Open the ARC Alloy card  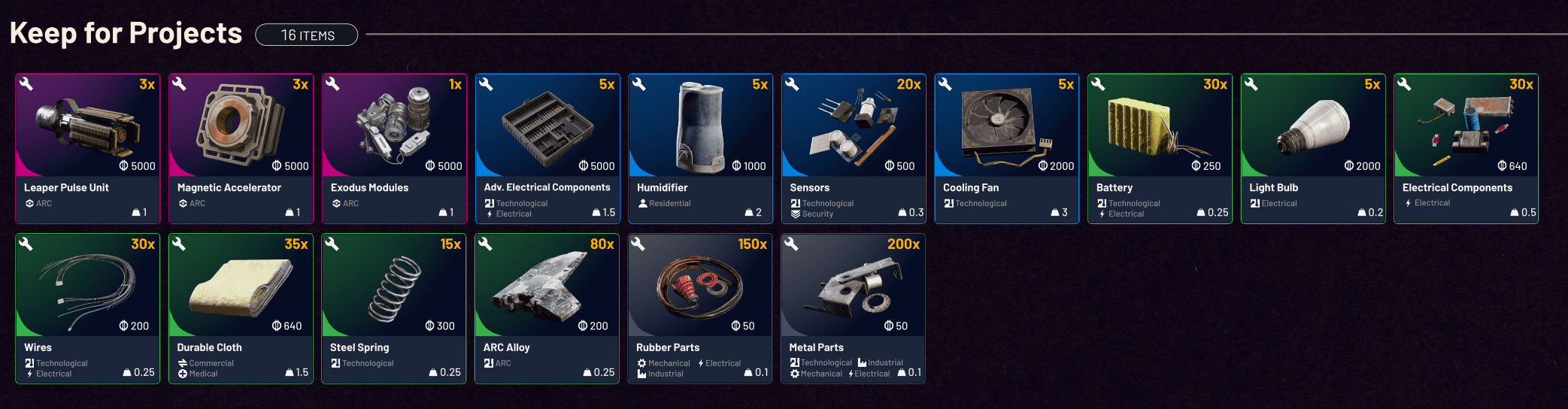pyautogui.click(x=547, y=308)
